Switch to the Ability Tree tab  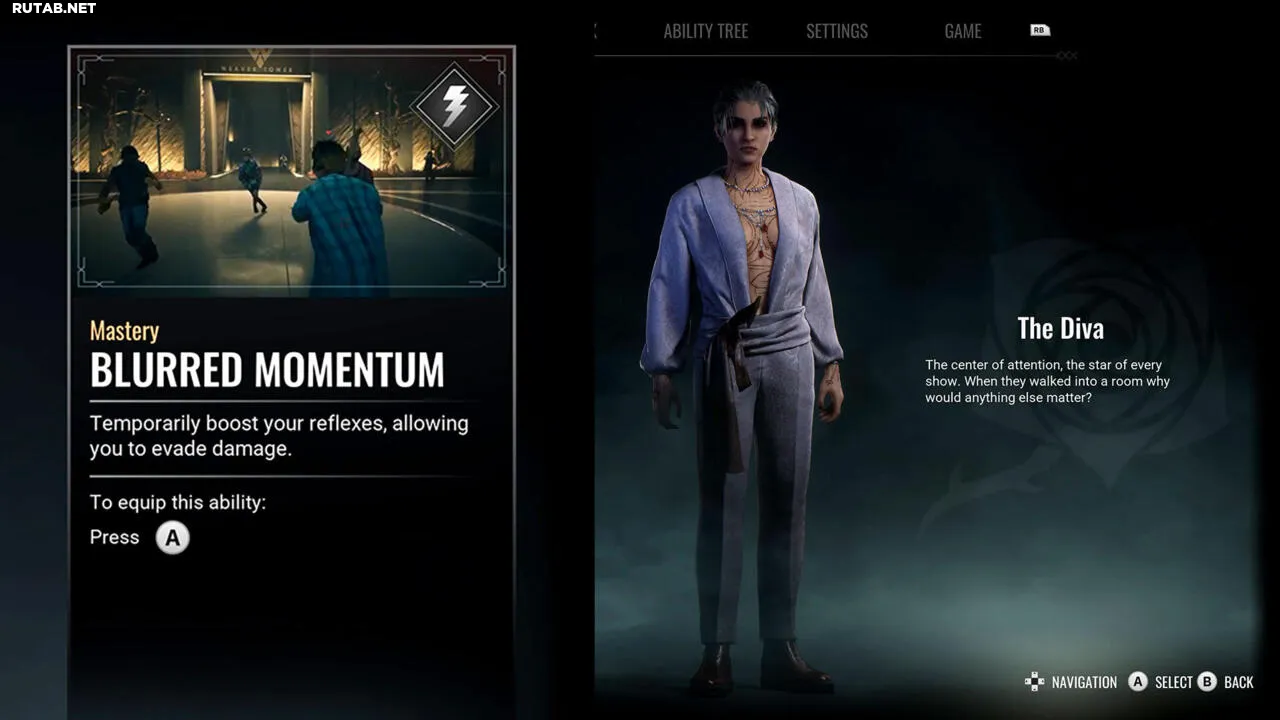coord(705,31)
